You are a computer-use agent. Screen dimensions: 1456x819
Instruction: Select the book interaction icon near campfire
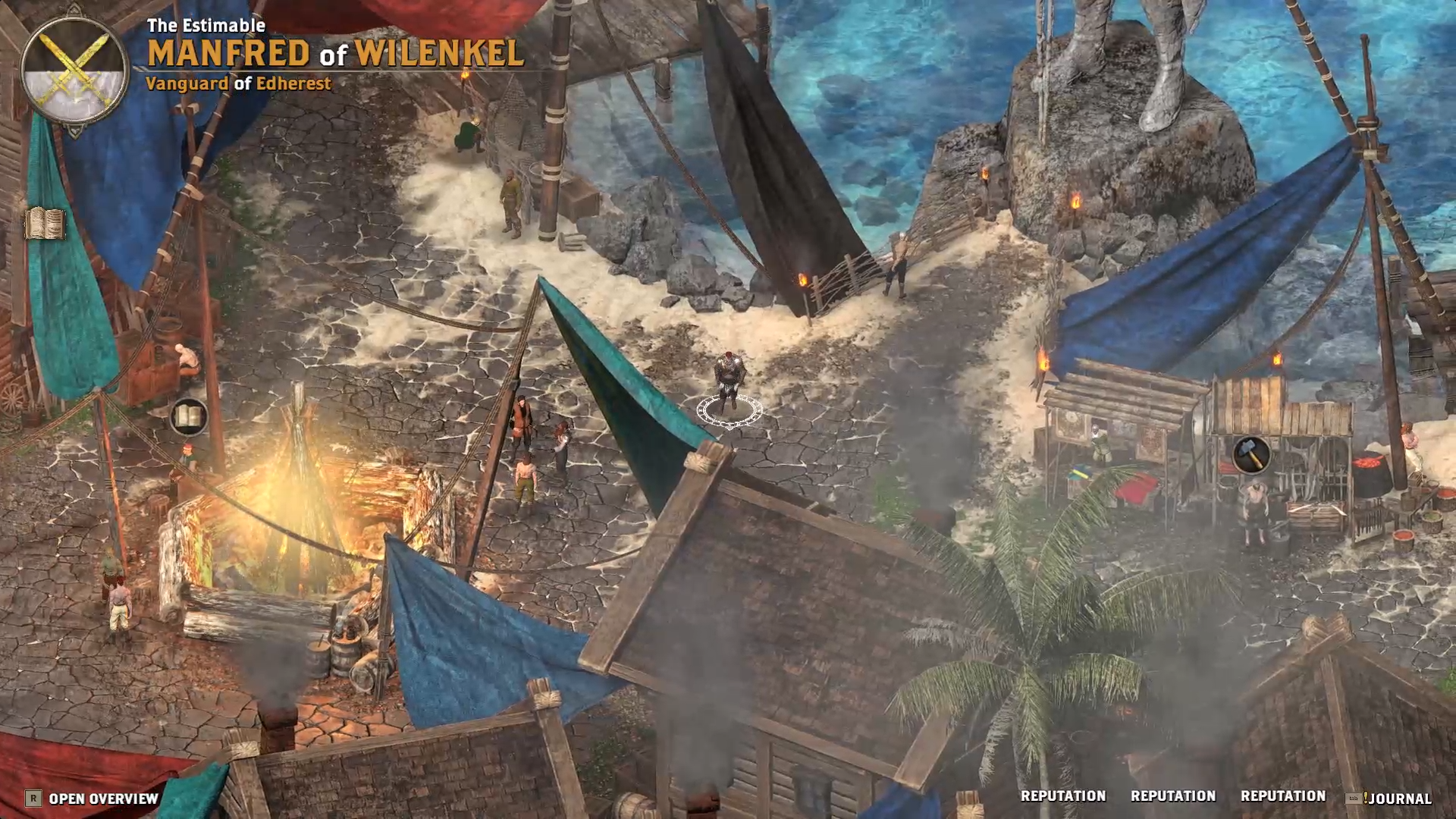pyautogui.click(x=190, y=416)
